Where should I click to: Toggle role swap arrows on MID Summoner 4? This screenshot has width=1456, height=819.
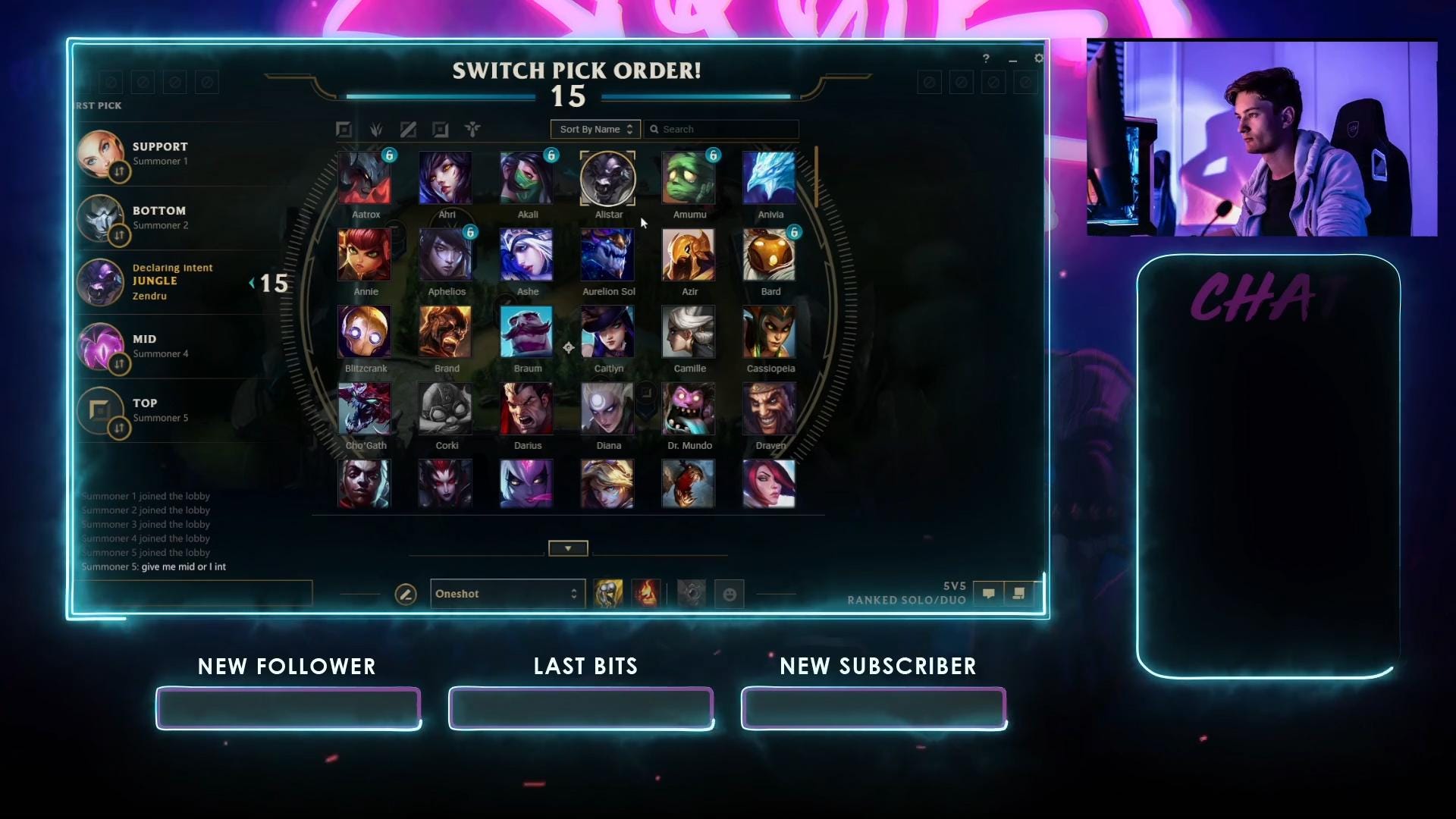(x=120, y=365)
